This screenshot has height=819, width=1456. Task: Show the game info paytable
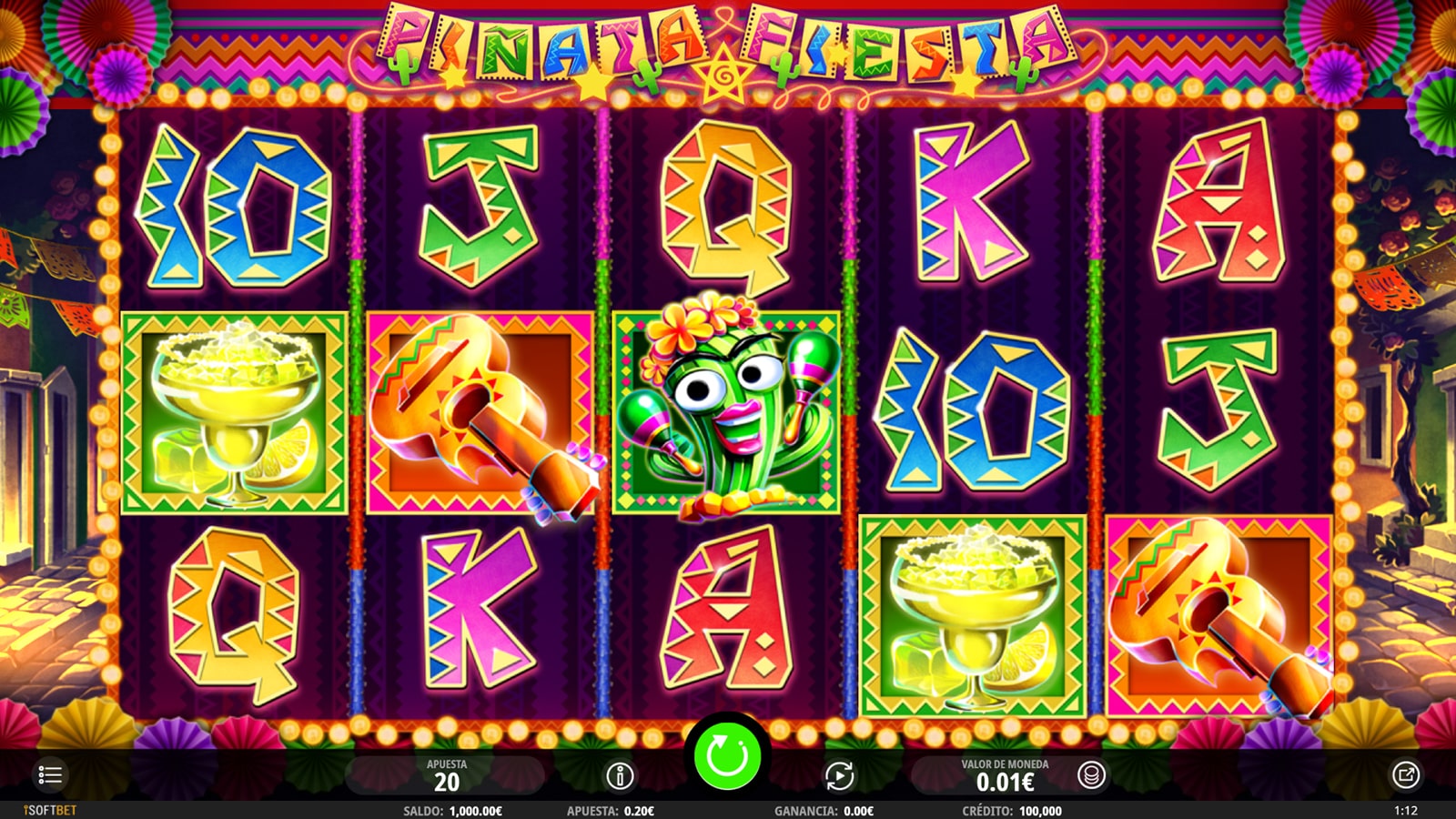[620, 776]
